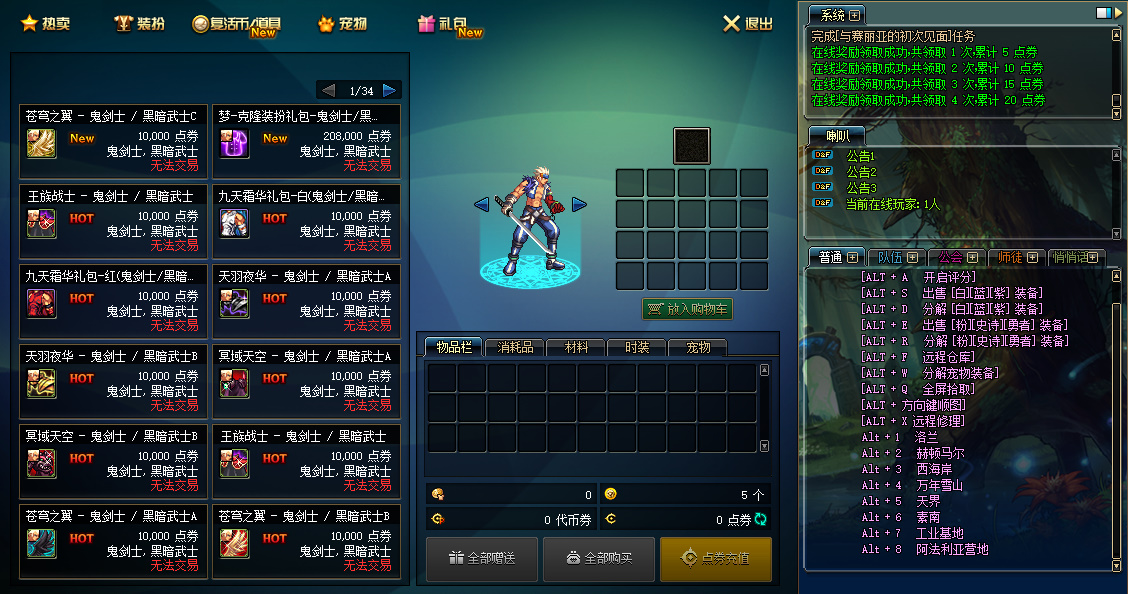Go to the next shop page
This screenshot has width=1128, height=594.
click(390, 90)
